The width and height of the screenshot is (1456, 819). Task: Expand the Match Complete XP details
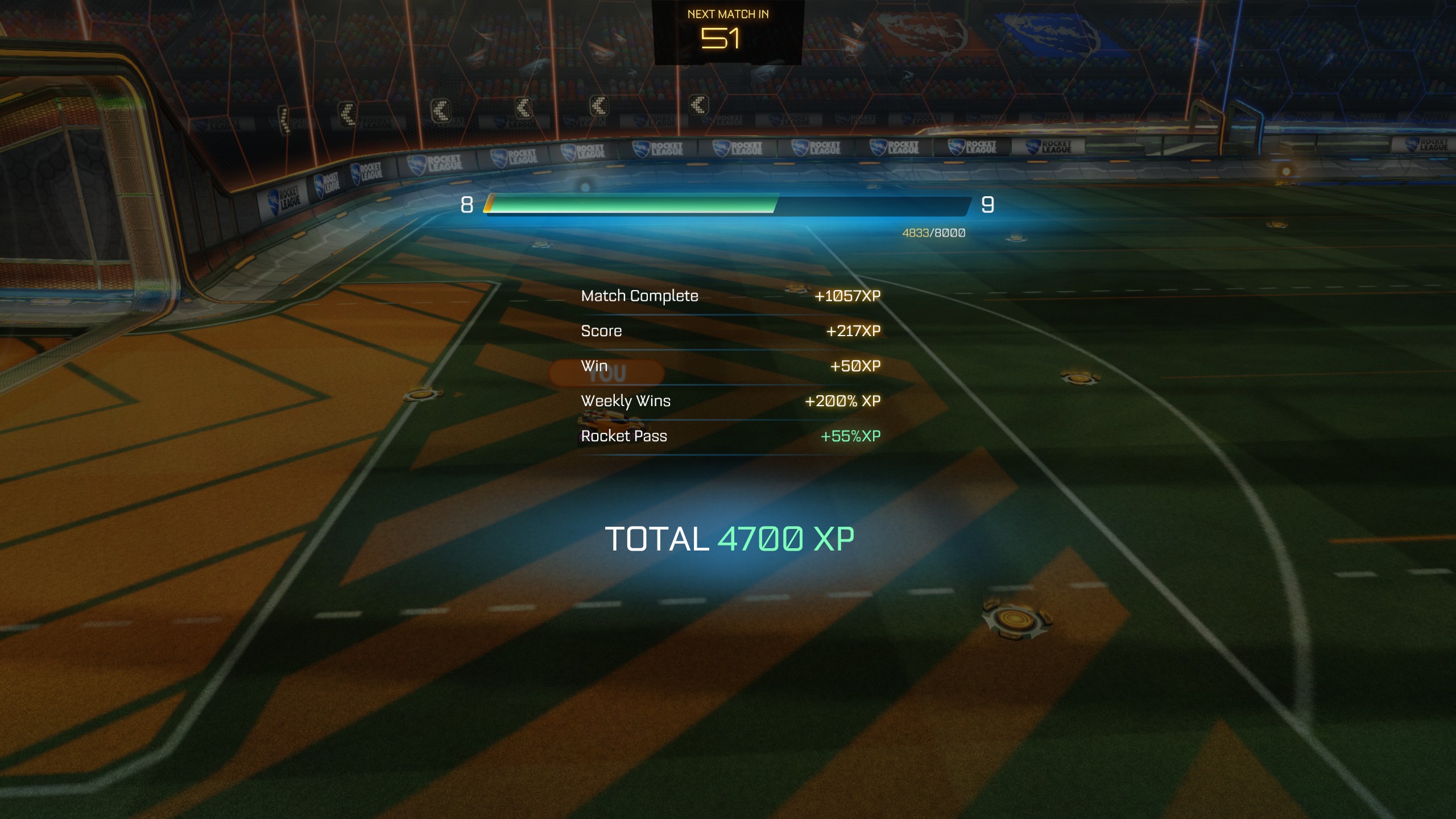(728, 296)
